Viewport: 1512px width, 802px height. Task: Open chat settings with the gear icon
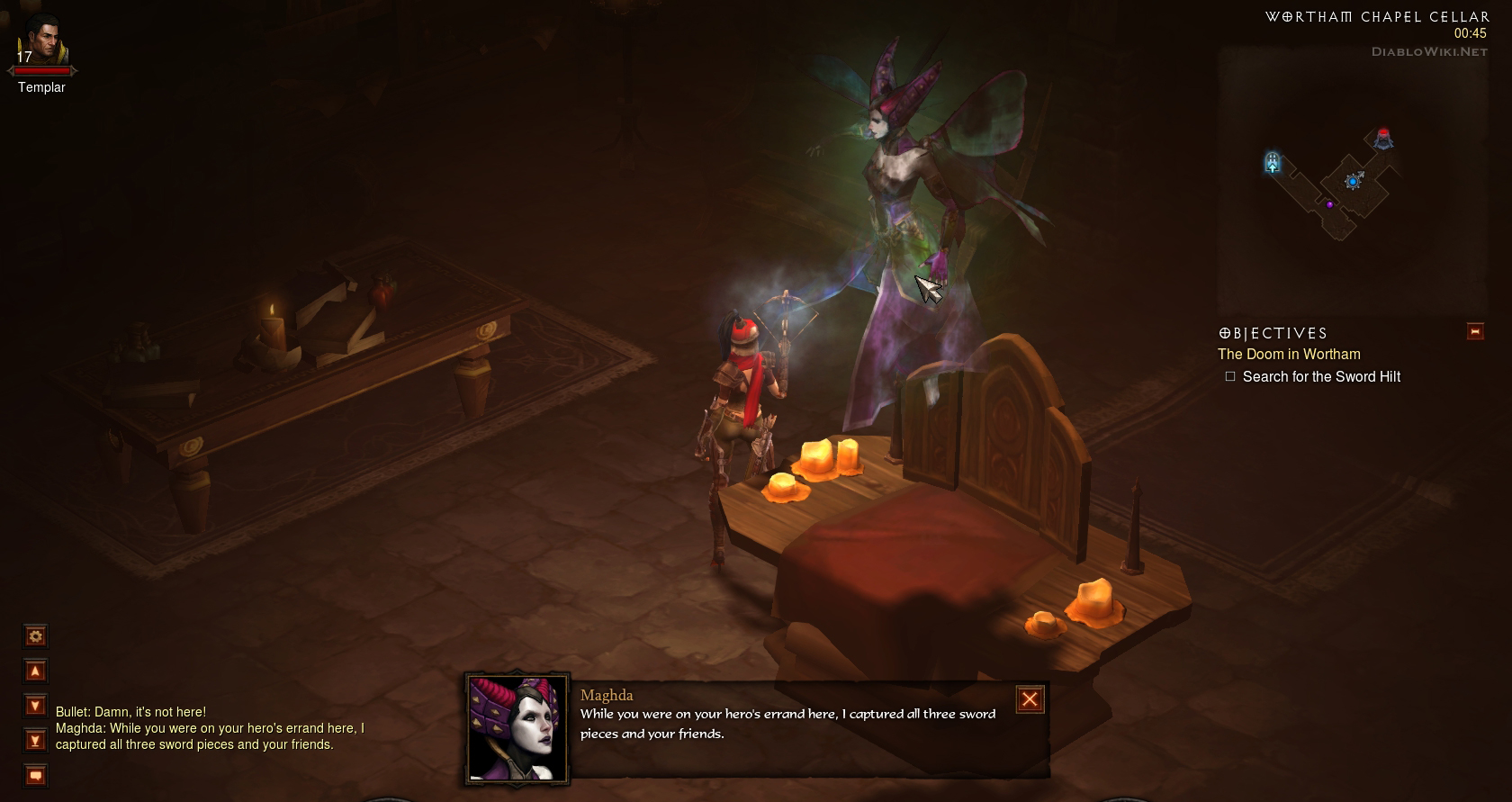[35, 636]
